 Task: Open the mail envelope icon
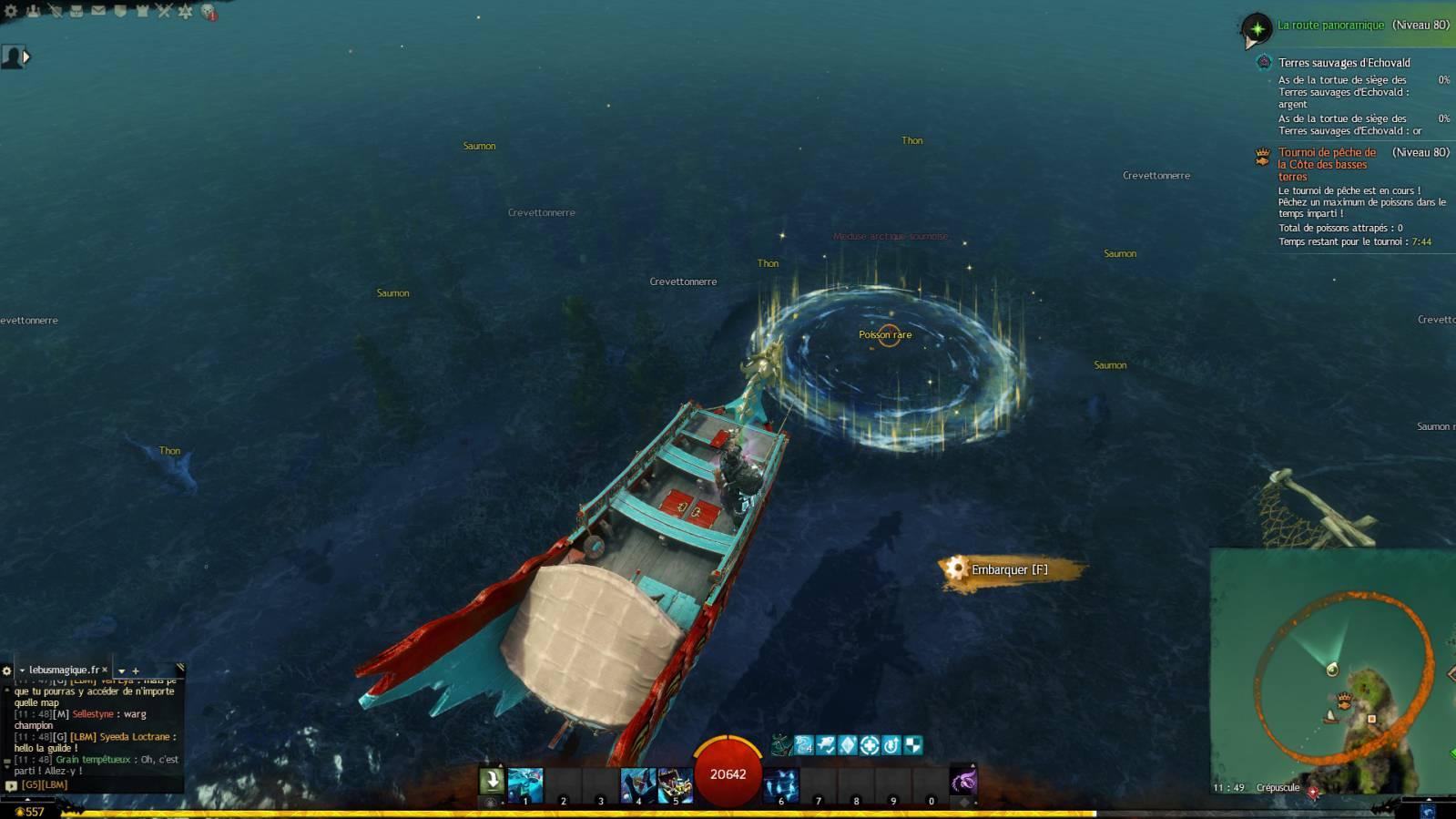coord(98,11)
